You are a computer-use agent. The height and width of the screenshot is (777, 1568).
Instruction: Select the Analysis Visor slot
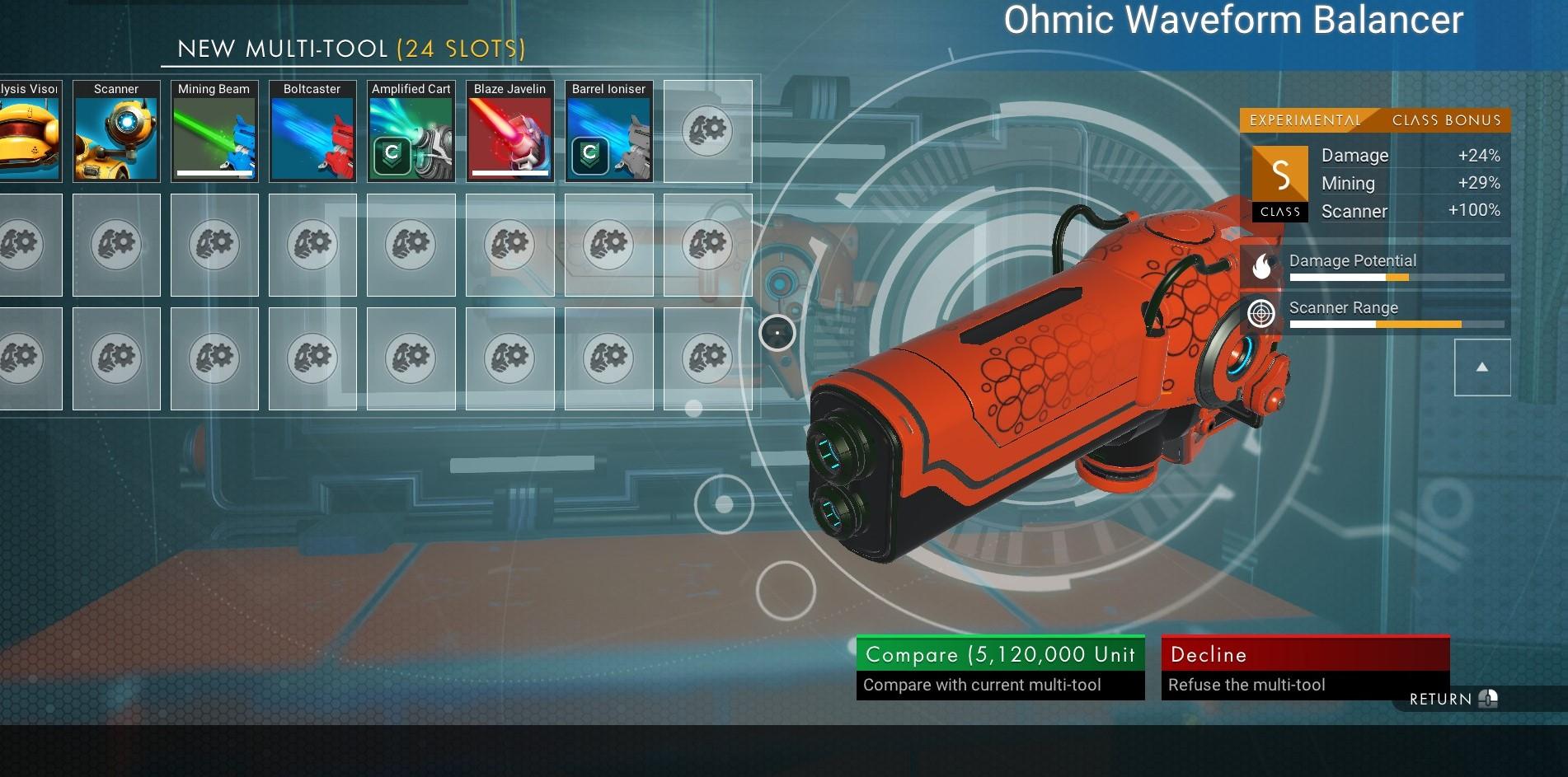coord(29,132)
